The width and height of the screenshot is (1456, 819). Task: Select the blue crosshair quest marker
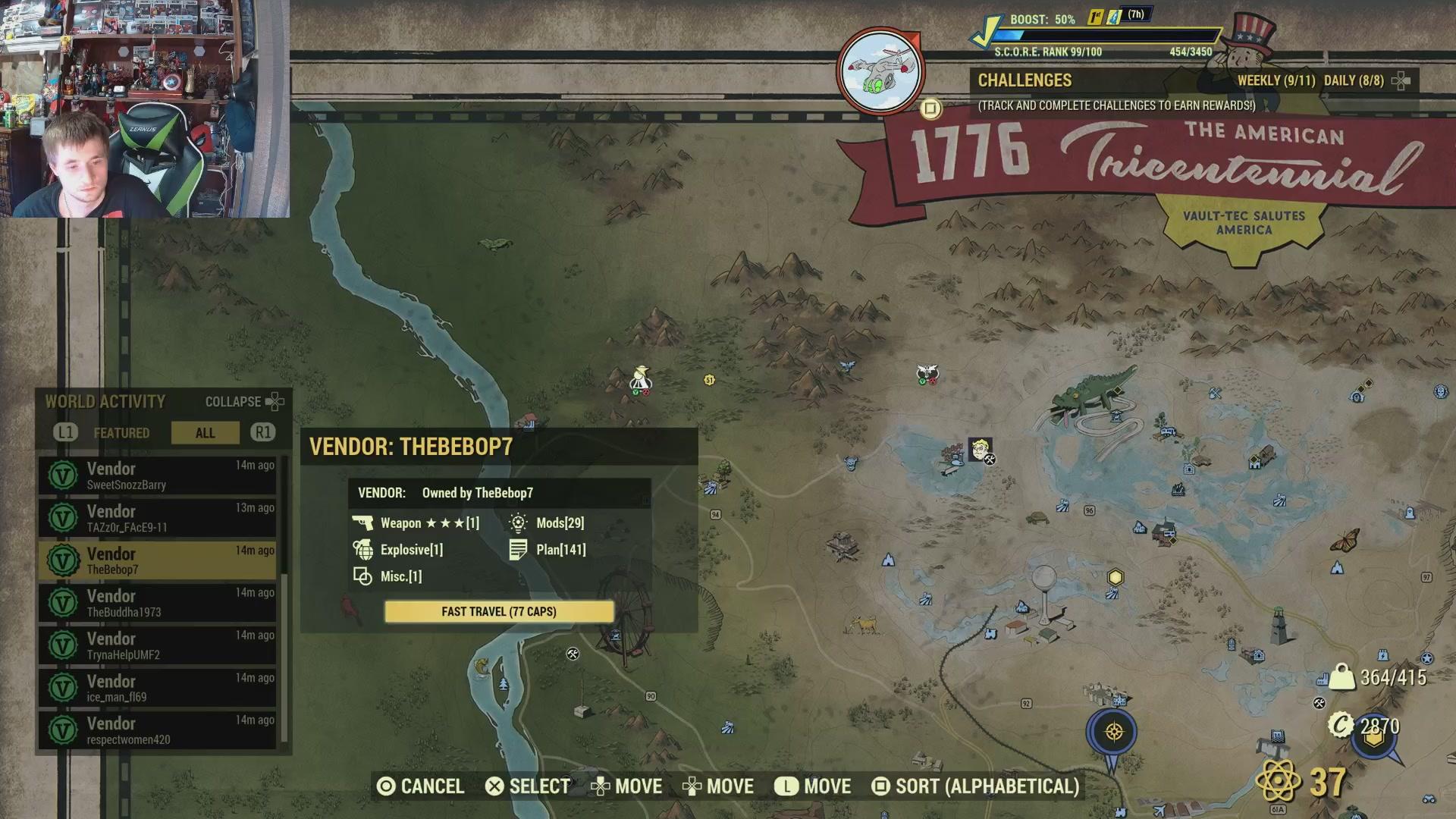[x=1113, y=733]
